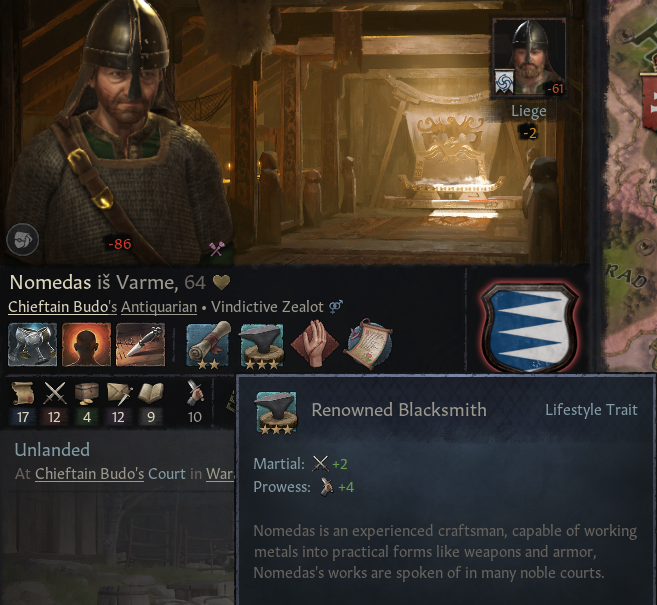Click the two-star scroll lifestyle trait
This screenshot has height=605, width=657.
[x=208, y=343]
